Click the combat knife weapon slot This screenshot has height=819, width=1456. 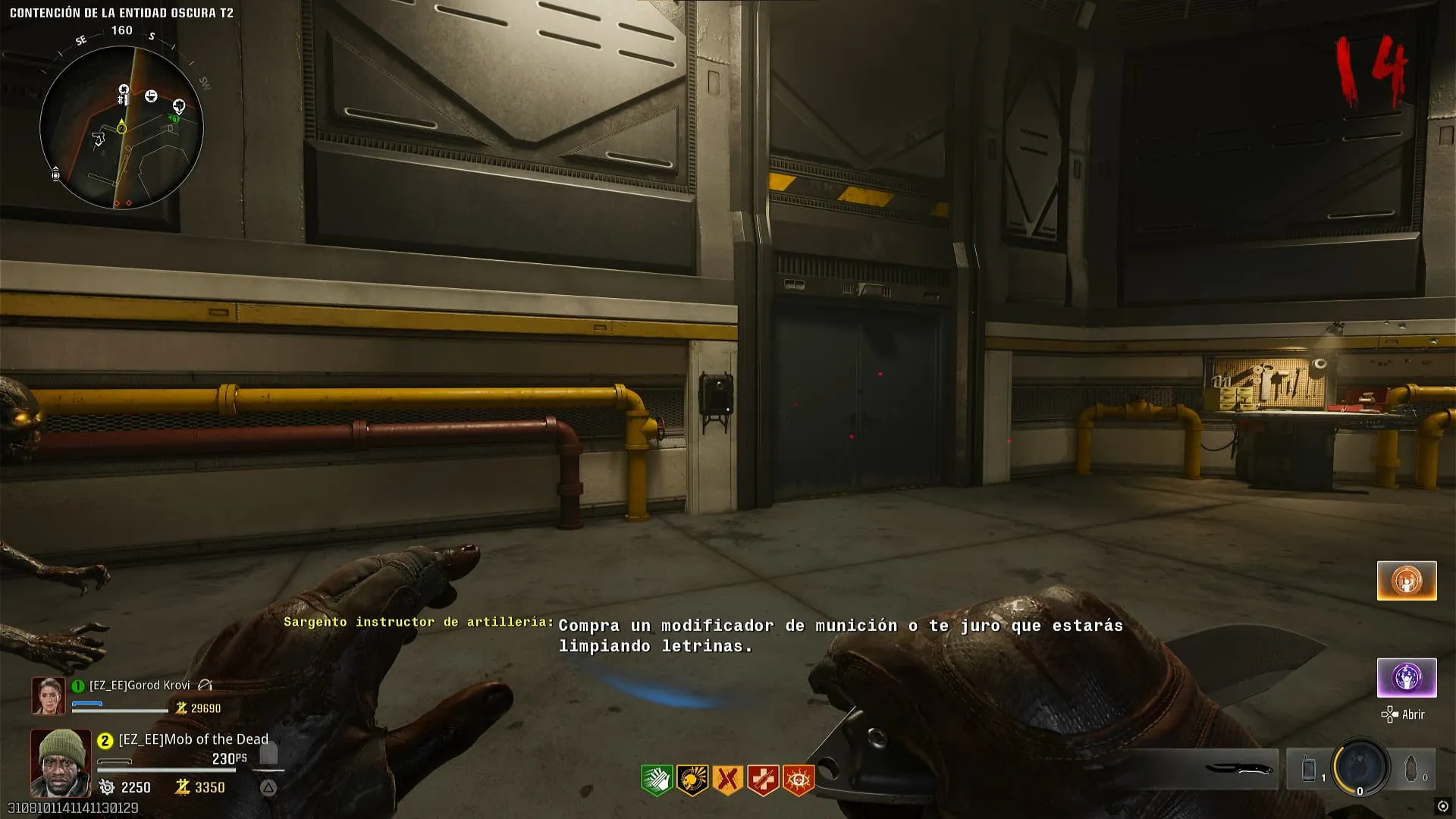[1238, 769]
